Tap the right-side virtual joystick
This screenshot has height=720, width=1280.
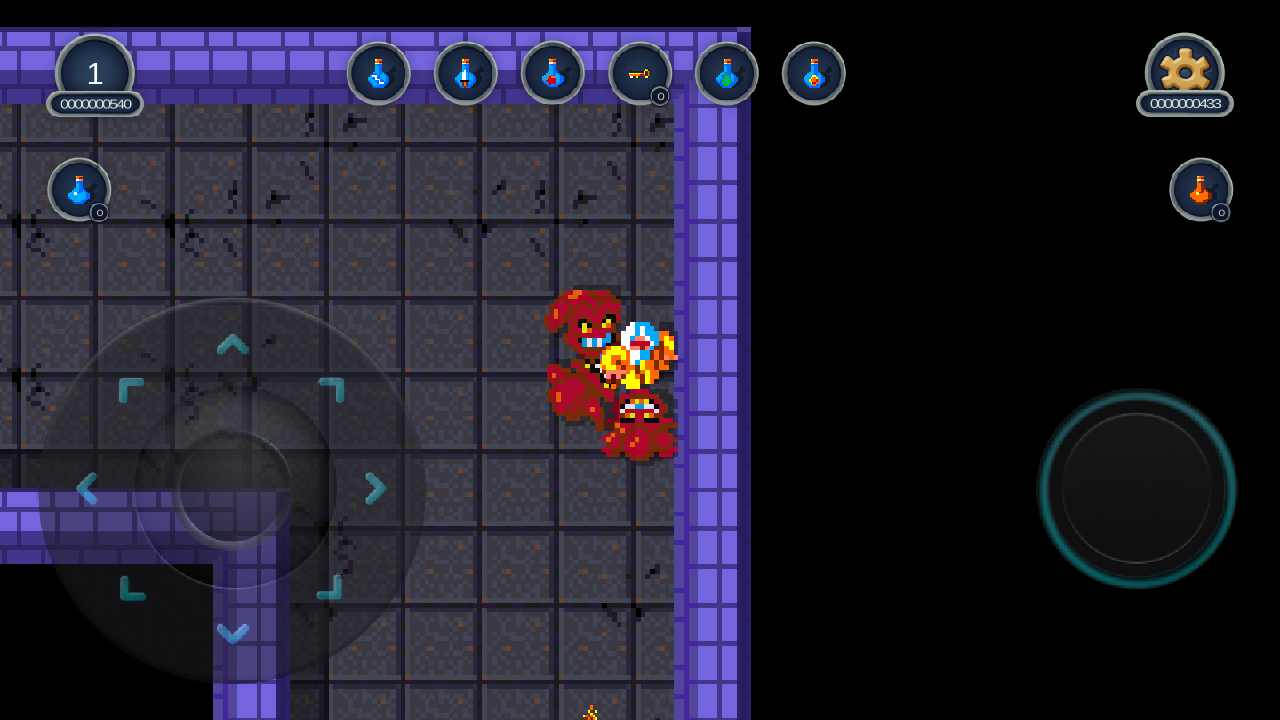click(x=1137, y=490)
